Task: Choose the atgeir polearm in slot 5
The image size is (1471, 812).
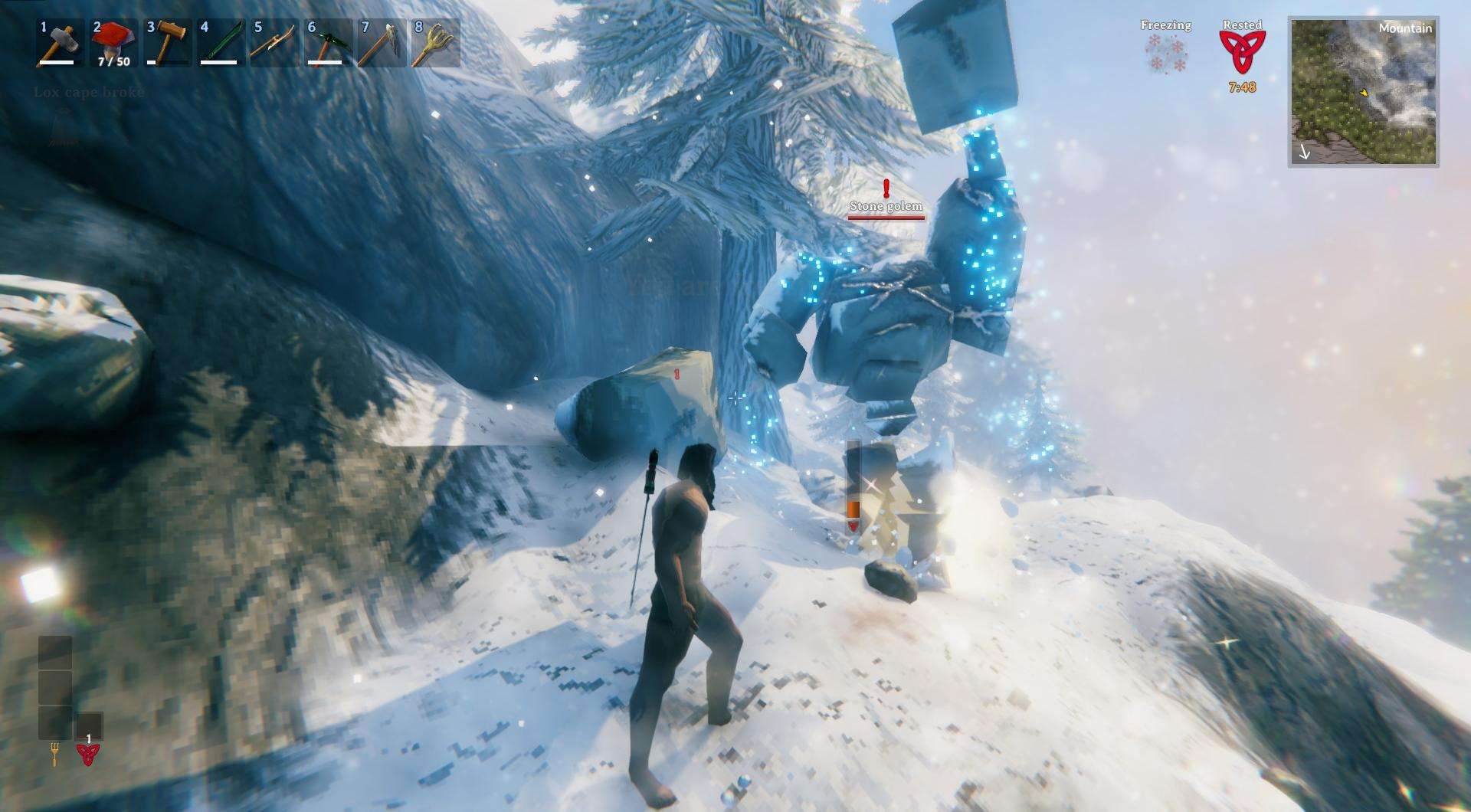Action: click(x=274, y=43)
